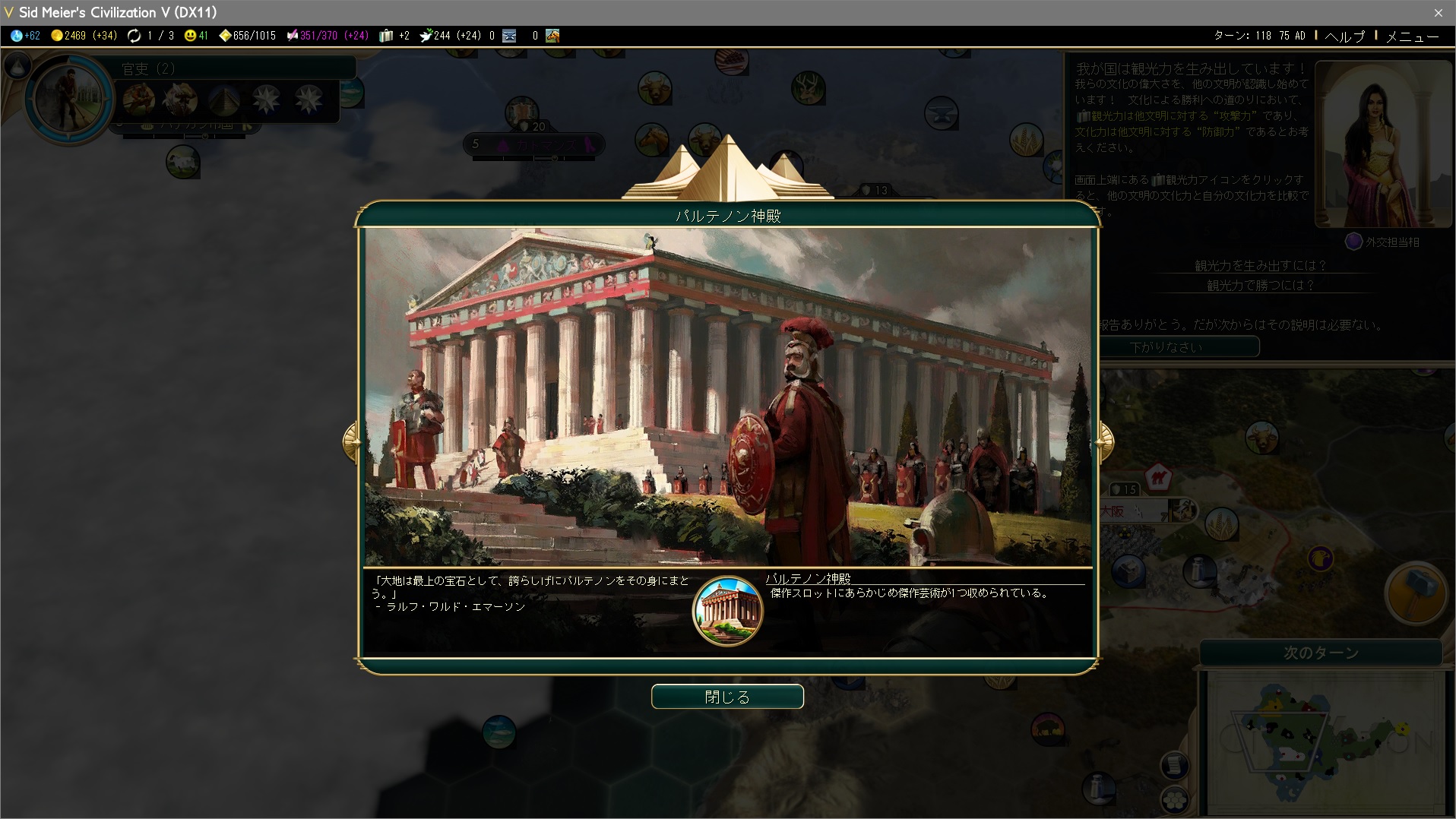Screen dimensions: 1456x819
Task: Click the 次のターン next turn button
Action: pos(1321,653)
